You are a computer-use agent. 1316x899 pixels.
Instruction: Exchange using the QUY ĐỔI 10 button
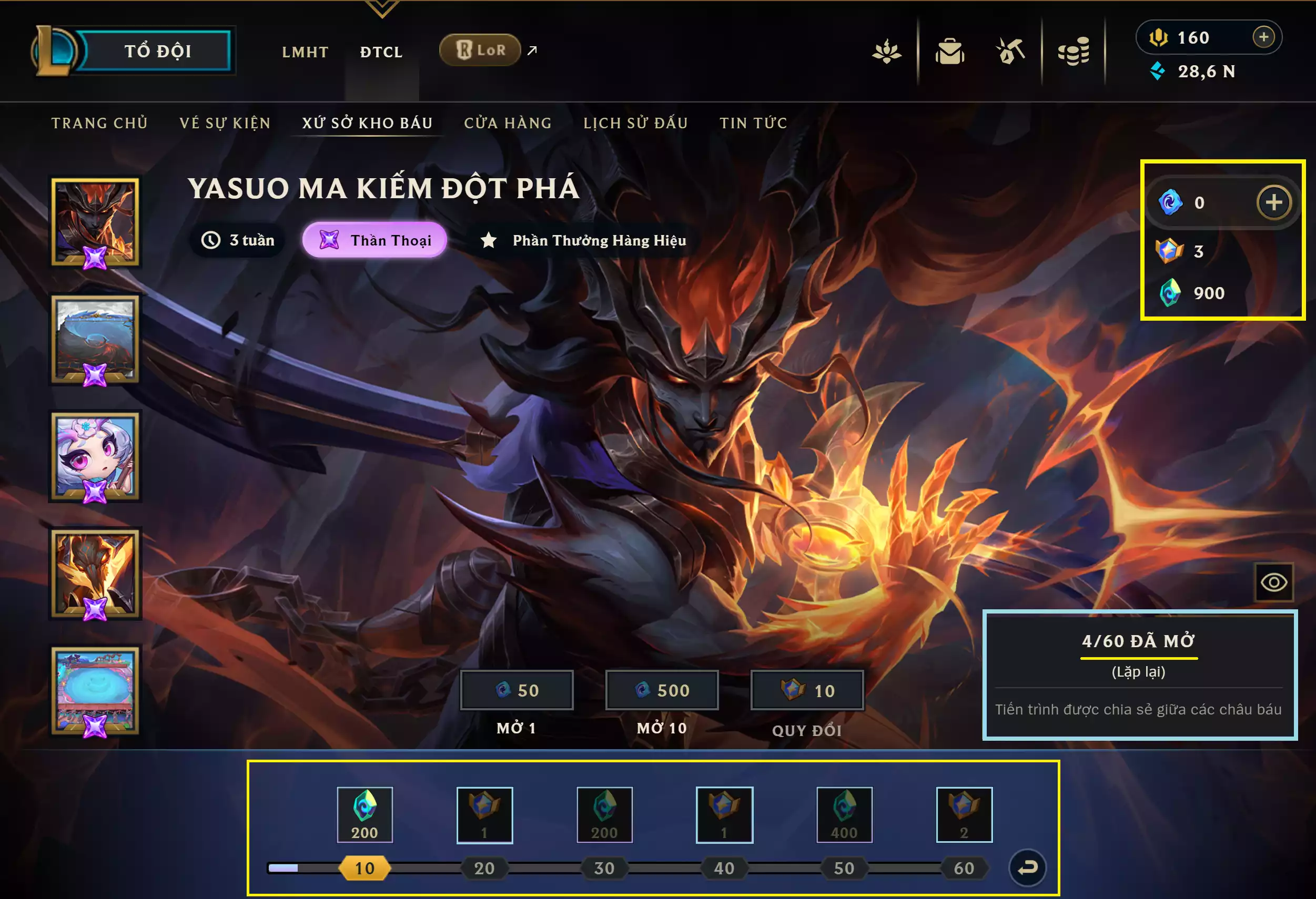point(807,690)
